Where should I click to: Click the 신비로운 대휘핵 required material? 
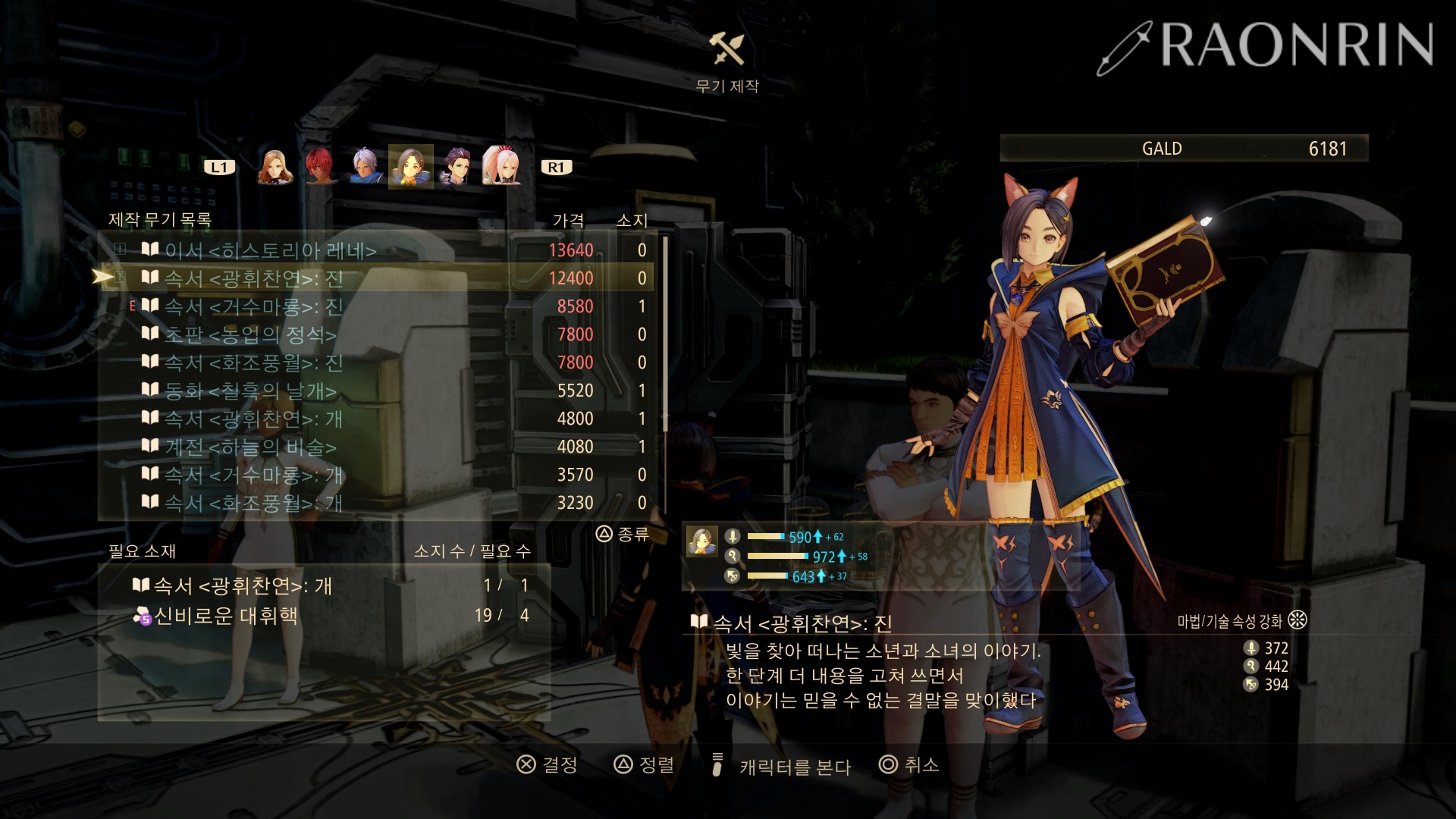pos(226,616)
